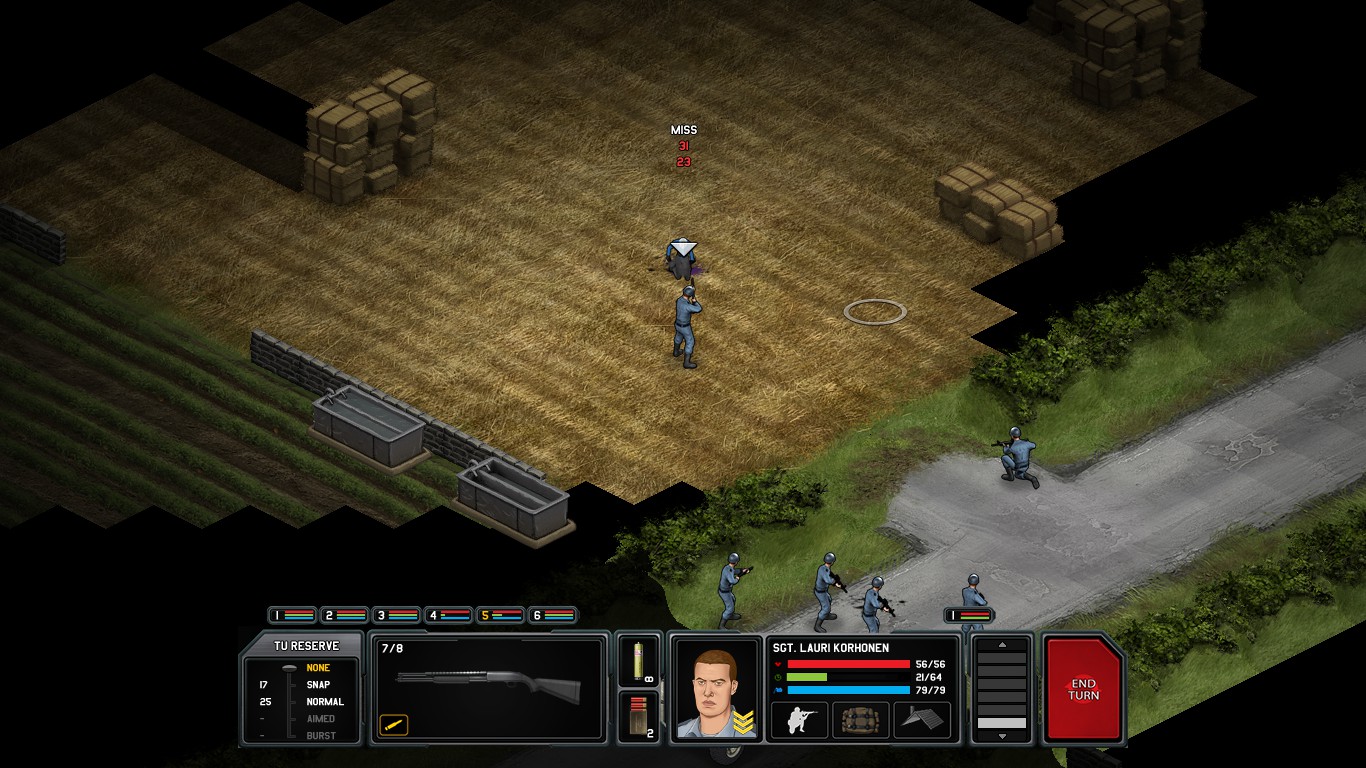
Task: Select soldier 3 tab
Action: [396, 615]
